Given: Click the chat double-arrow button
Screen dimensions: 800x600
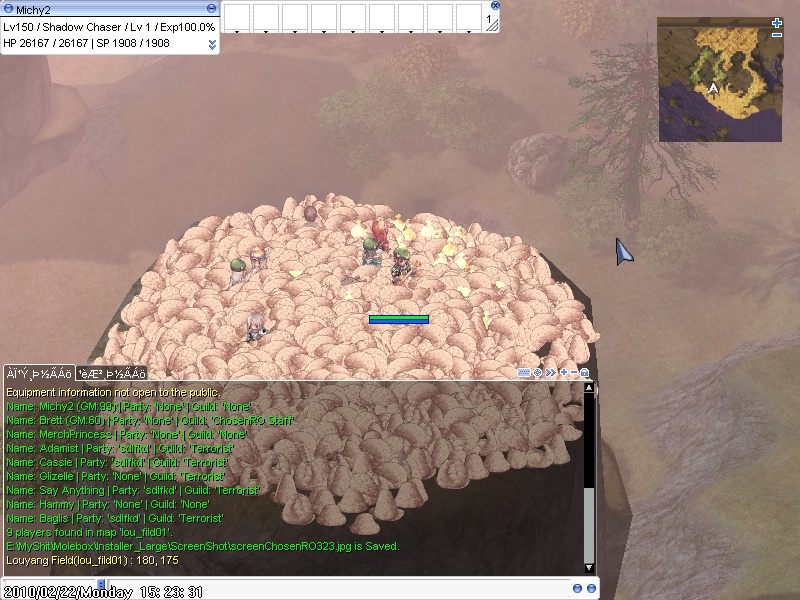Looking at the screenshot, I should pos(550,373).
